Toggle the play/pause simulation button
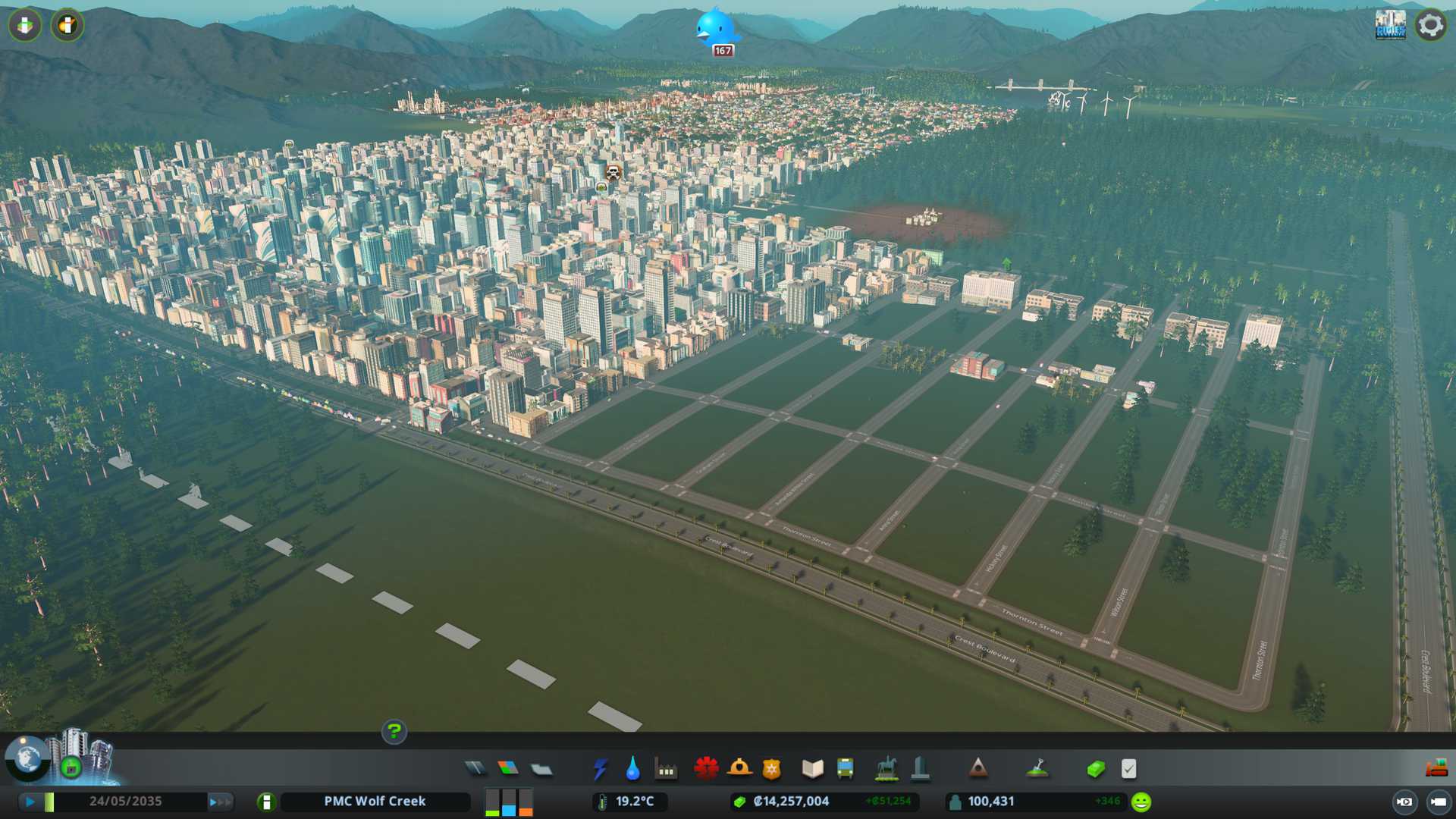1456x819 pixels. click(x=30, y=801)
